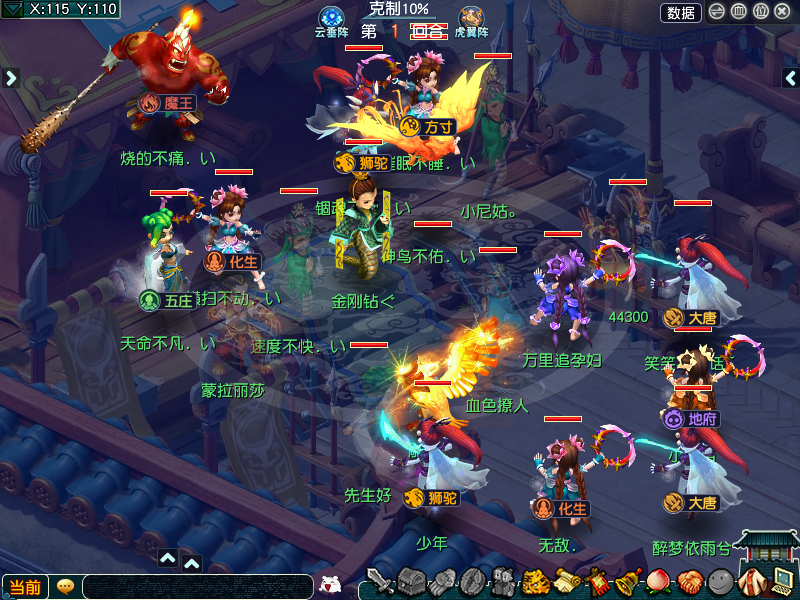
Task: Click the gray smiley face icon
Action: 719,581
